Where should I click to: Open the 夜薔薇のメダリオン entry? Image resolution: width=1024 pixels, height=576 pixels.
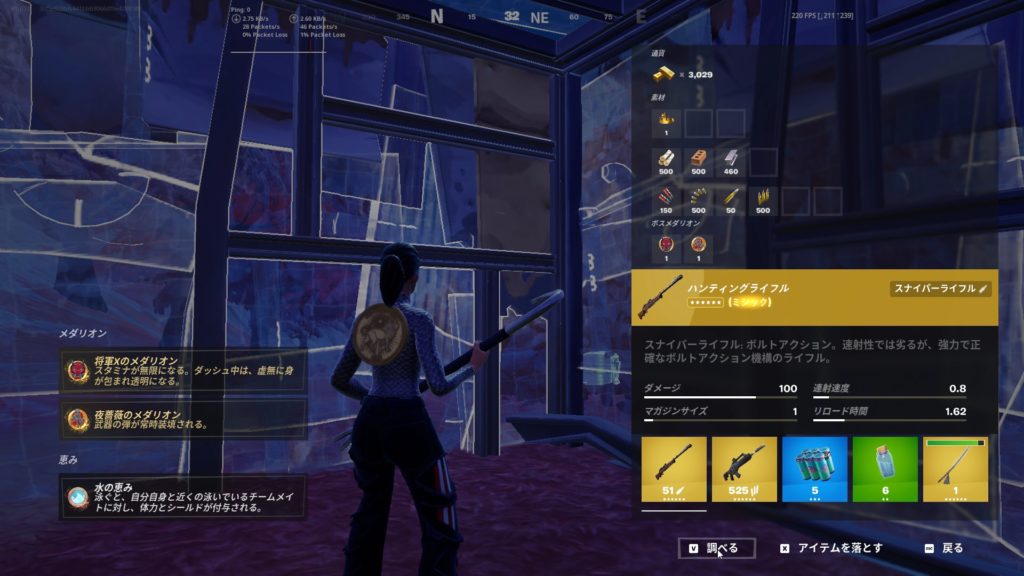point(183,419)
